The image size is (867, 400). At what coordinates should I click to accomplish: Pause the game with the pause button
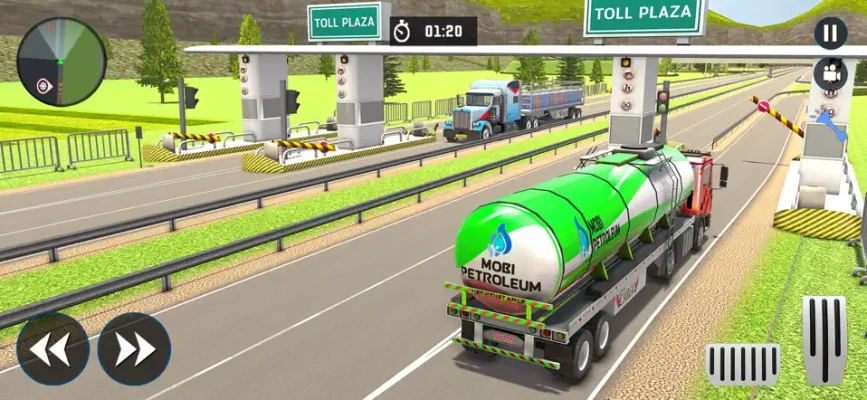click(x=830, y=33)
